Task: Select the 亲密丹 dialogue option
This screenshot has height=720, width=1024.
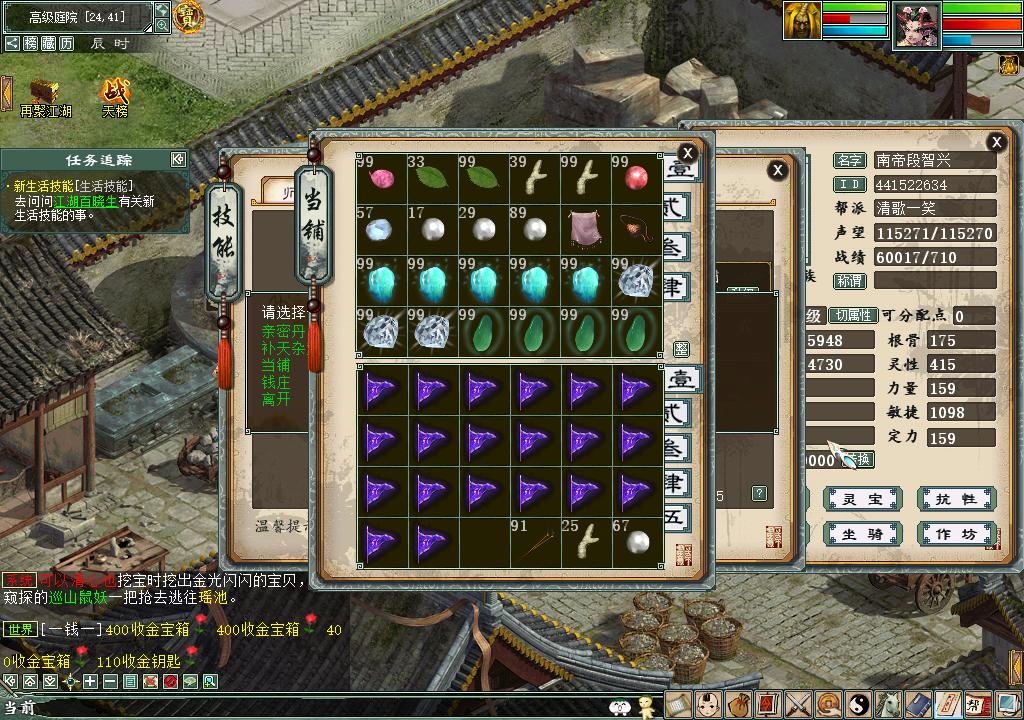Action: [283, 330]
